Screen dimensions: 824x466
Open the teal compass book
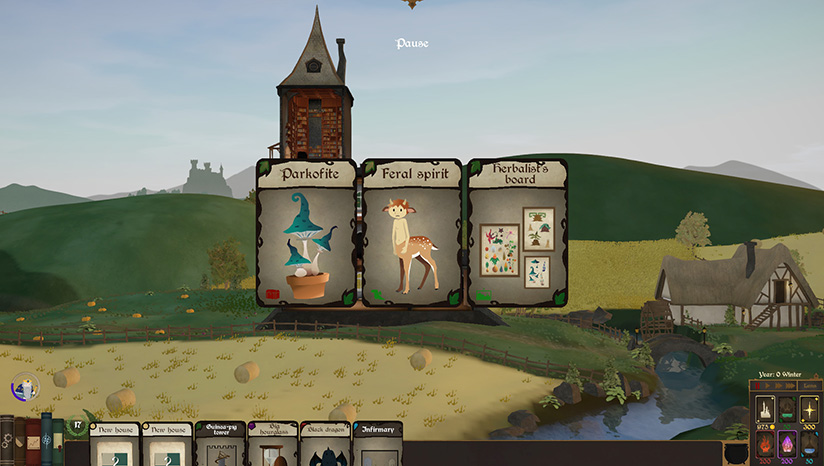pos(46,440)
